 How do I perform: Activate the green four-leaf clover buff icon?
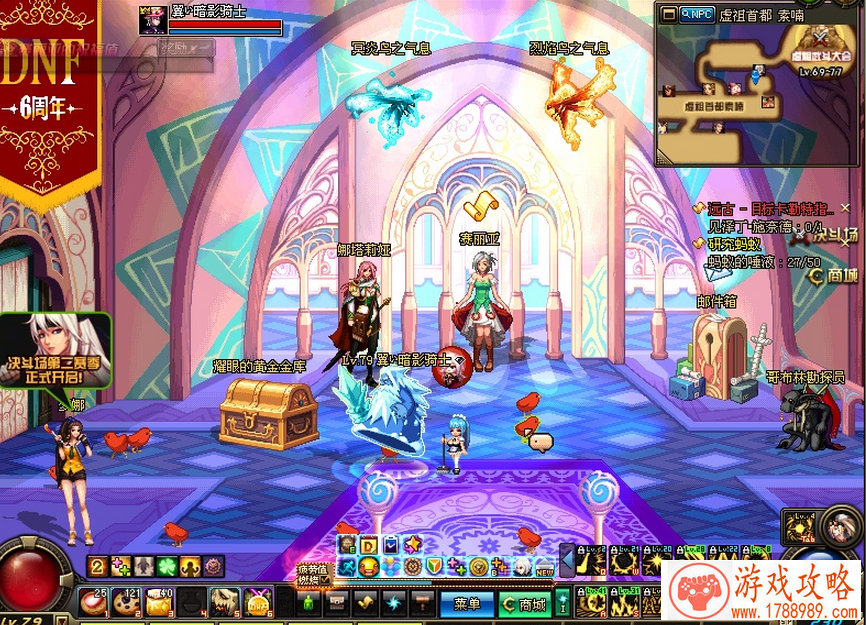pyautogui.click(x=165, y=567)
